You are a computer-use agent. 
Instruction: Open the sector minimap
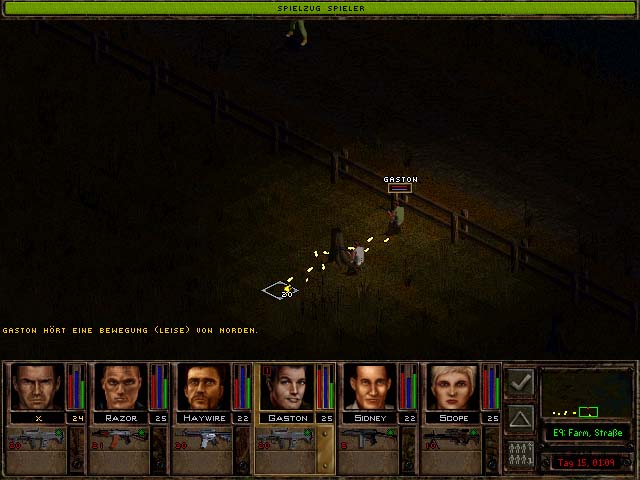(587, 395)
